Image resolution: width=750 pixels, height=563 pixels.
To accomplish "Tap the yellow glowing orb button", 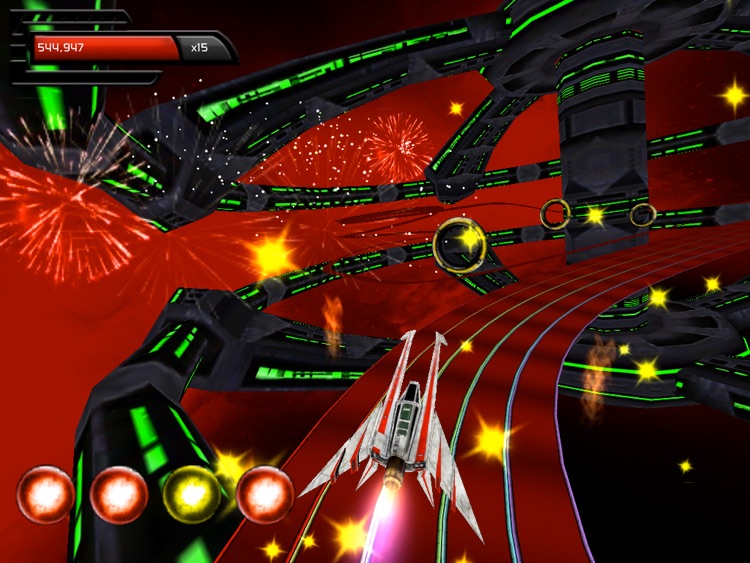I will point(192,494).
